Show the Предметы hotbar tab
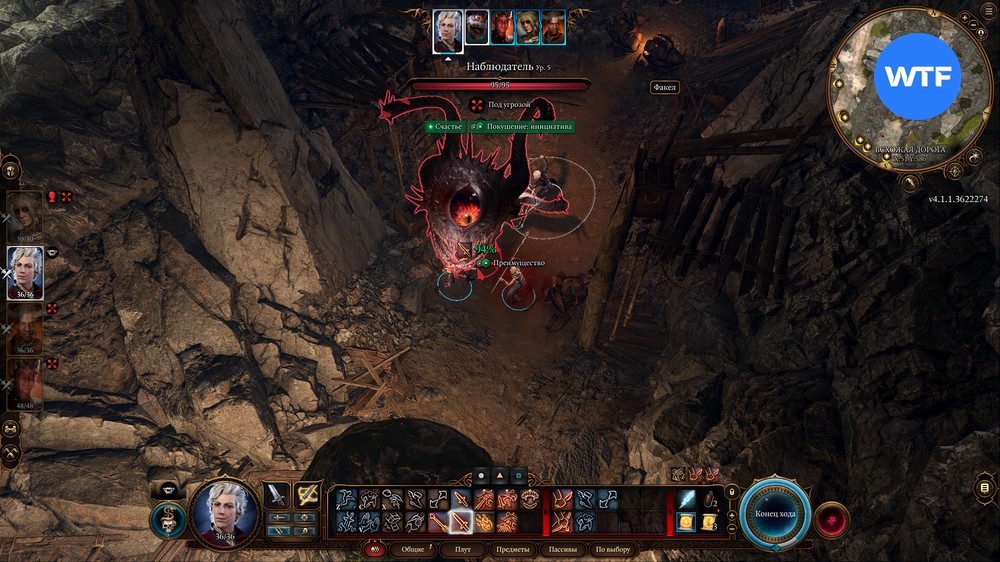This screenshot has height=562, width=1000. coord(512,550)
